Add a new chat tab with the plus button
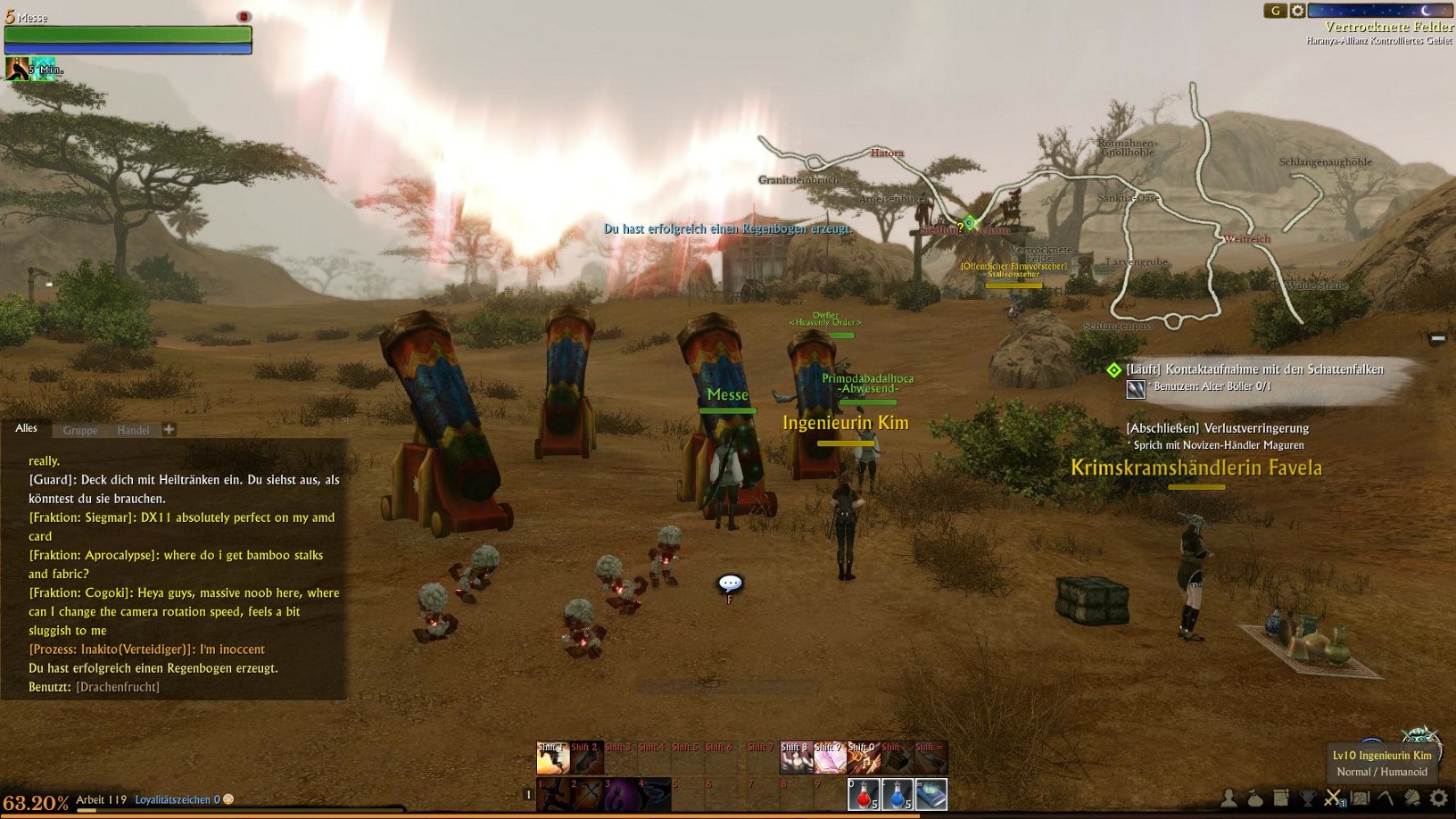This screenshot has width=1456, height=819. 169,429
